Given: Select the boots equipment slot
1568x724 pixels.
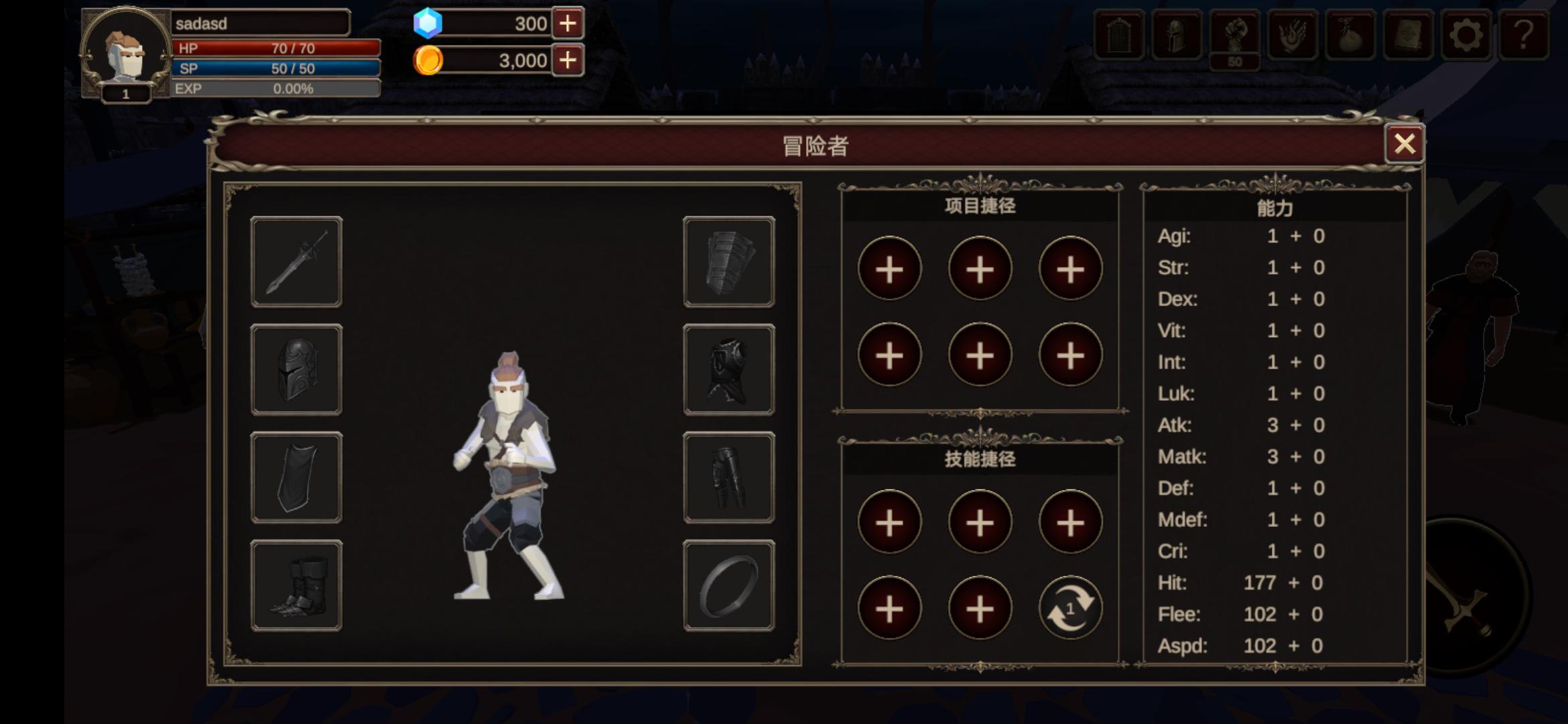Looking at the screenshot, I should [x=296, y=583].
